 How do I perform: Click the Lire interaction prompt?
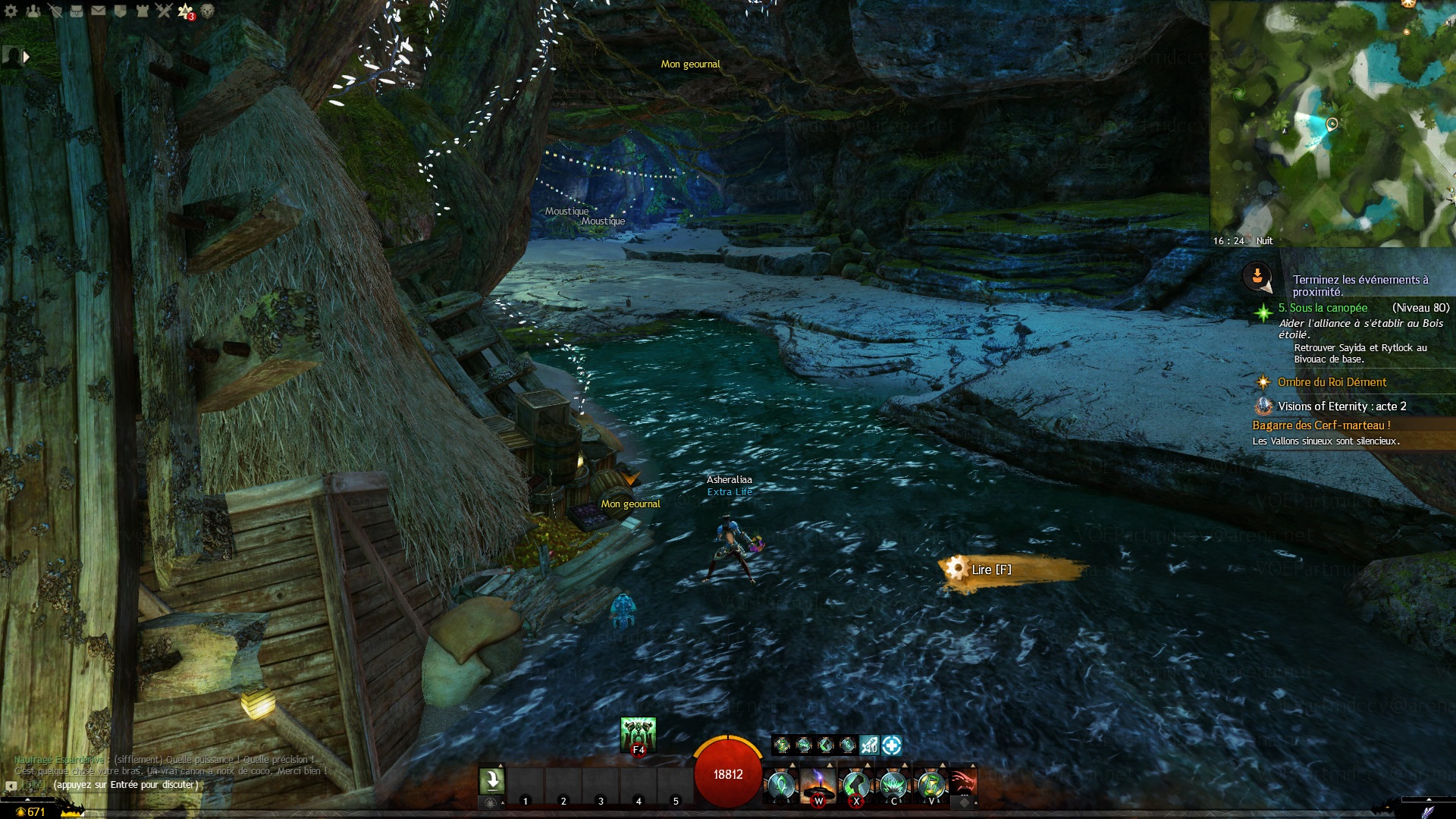(x=991, y=570)
